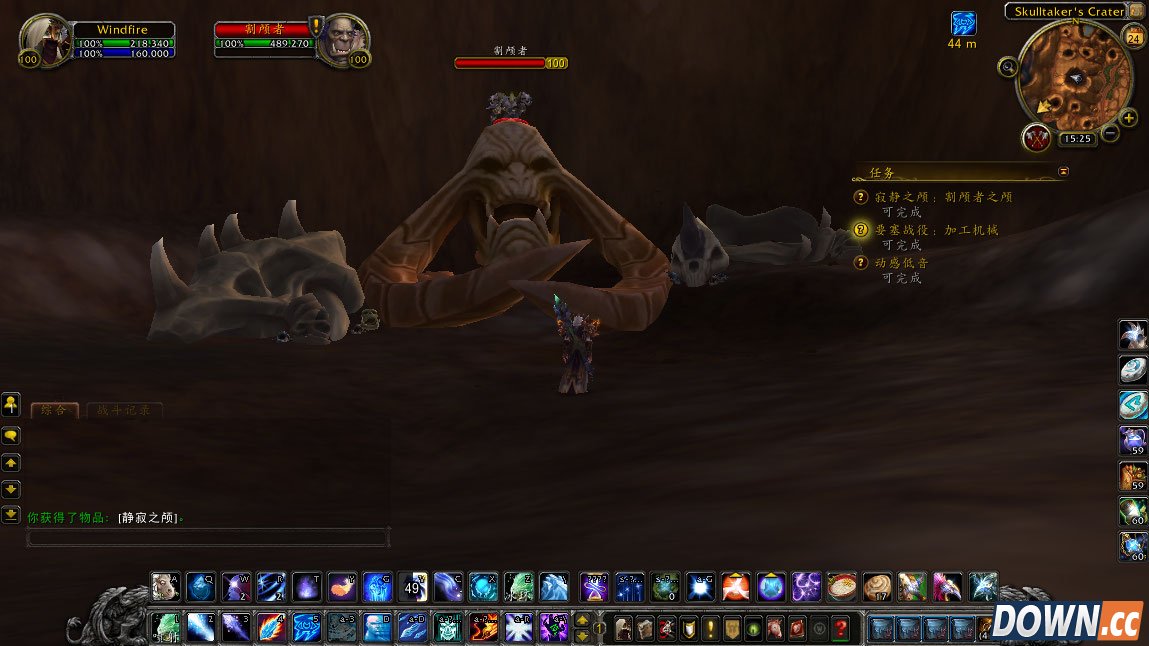Image resolution: width=1149 pixels, height=646 pixels.
Task: Click the yellow exclamation quest log button
Action: pyautogui.click(x=710, y=628)
